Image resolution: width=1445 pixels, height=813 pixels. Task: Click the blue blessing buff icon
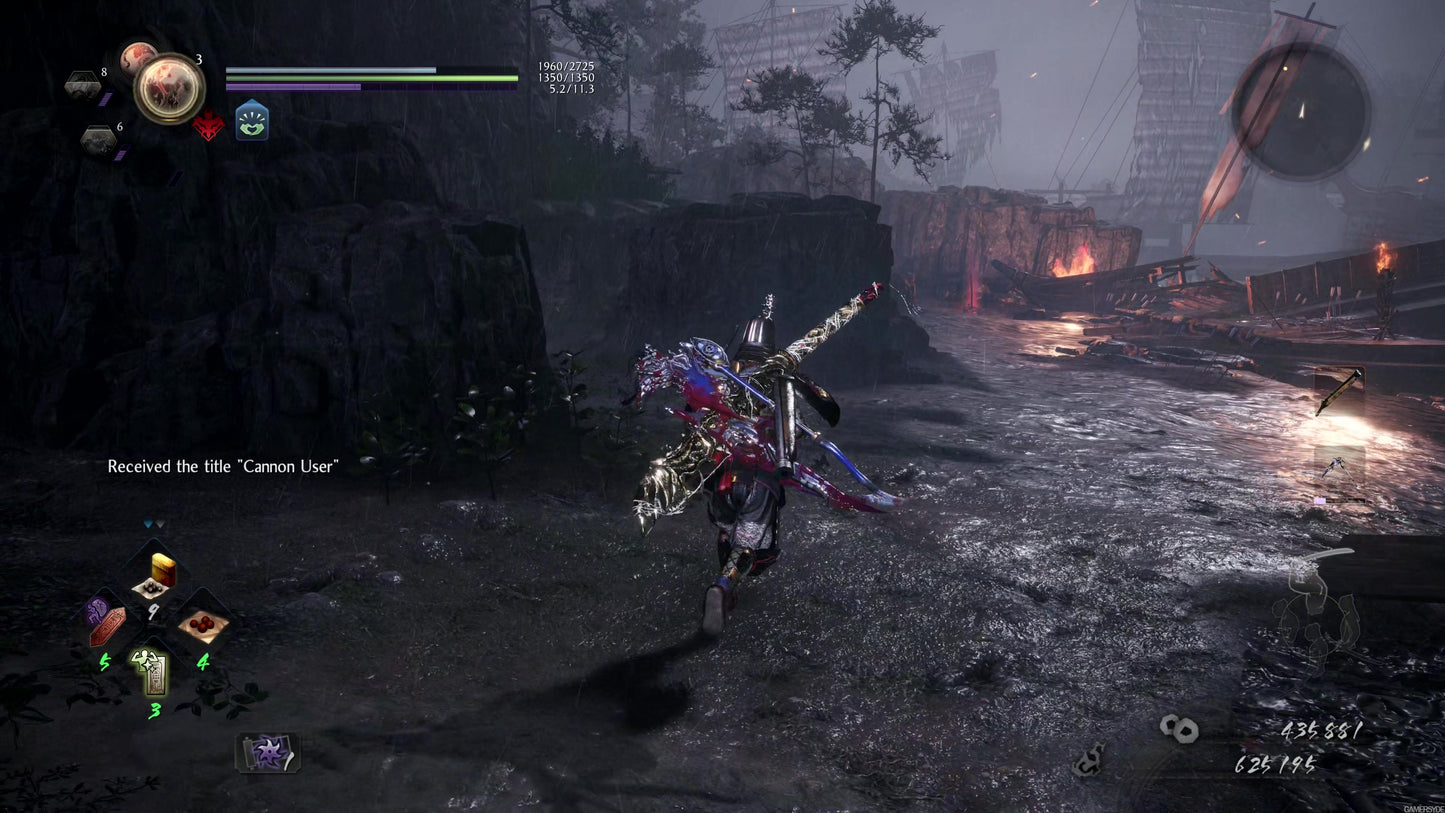pyautogui.click(x=252, y=120)
